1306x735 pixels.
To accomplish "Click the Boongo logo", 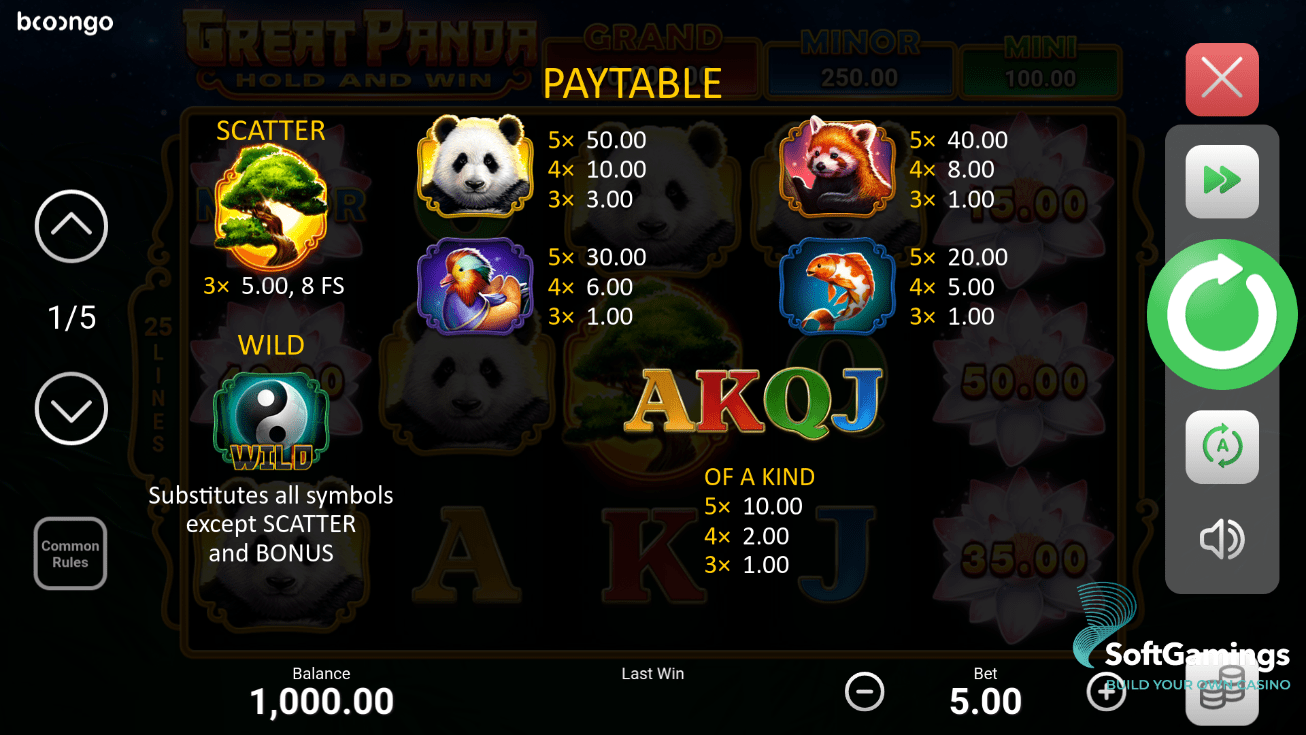I will point(63,22).
